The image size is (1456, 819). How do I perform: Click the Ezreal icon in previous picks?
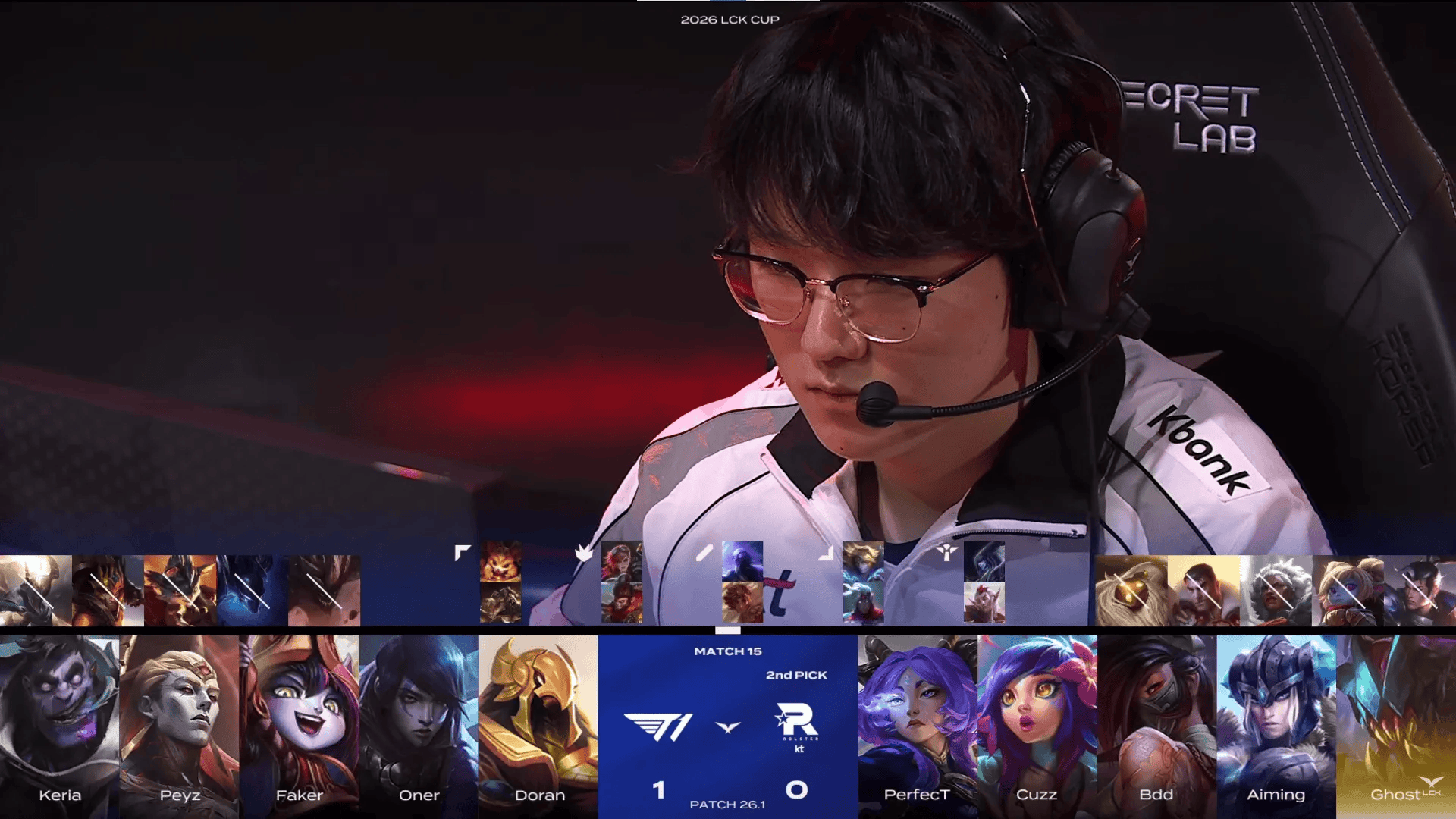pos(863,561)
